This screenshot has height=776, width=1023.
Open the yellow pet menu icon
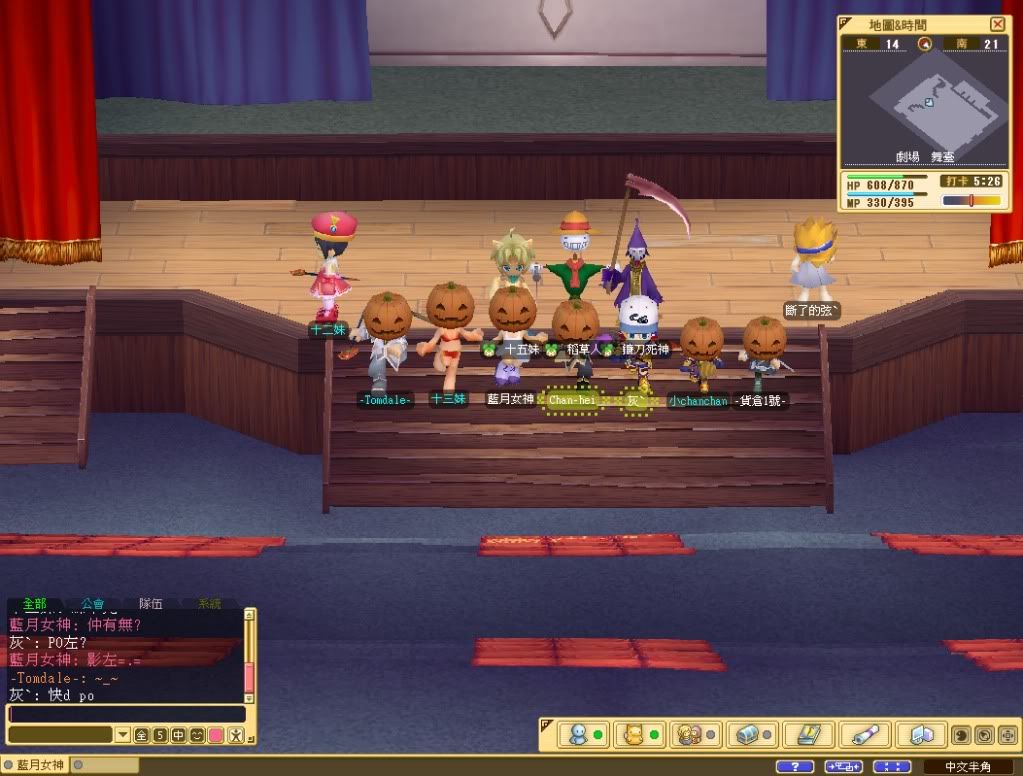635,735
